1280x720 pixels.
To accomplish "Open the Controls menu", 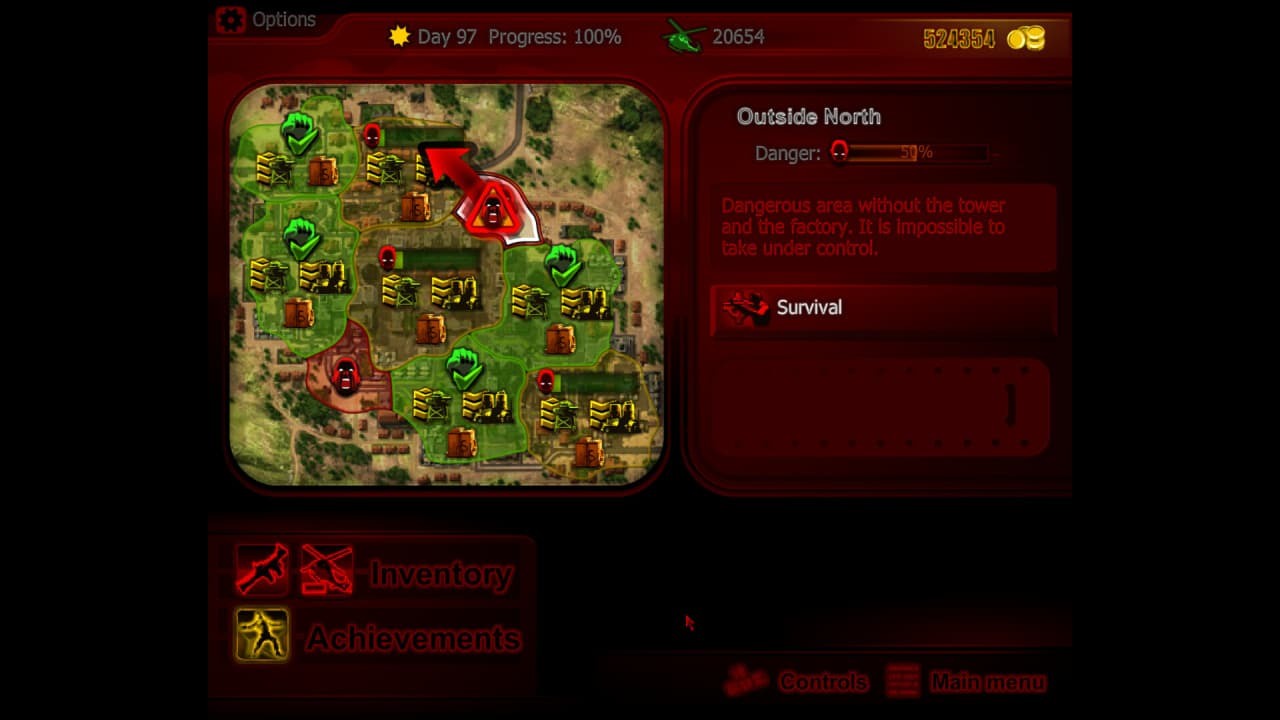I will pos(824,682).
